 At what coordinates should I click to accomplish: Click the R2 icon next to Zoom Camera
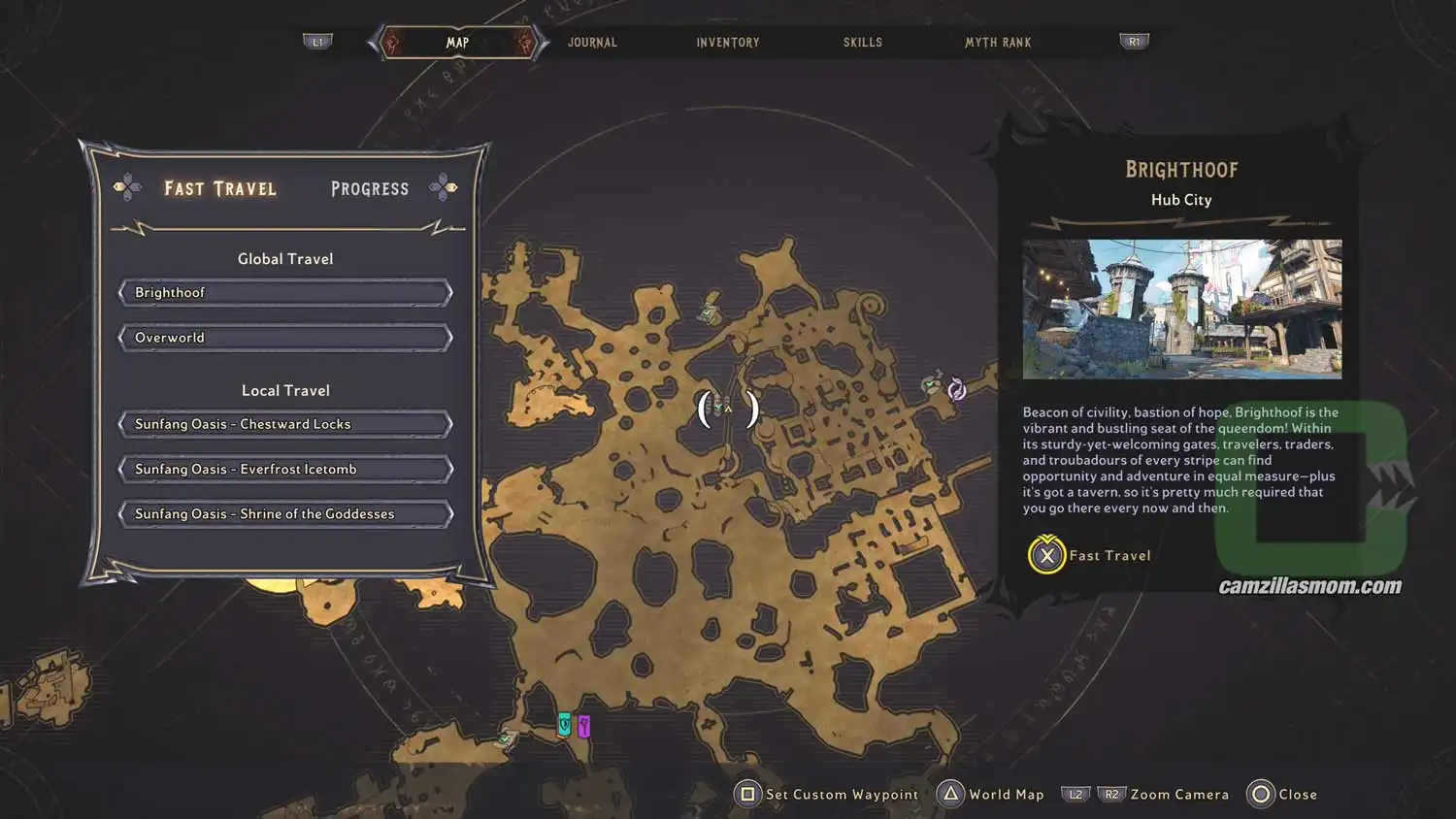[x=1109, y=794]
